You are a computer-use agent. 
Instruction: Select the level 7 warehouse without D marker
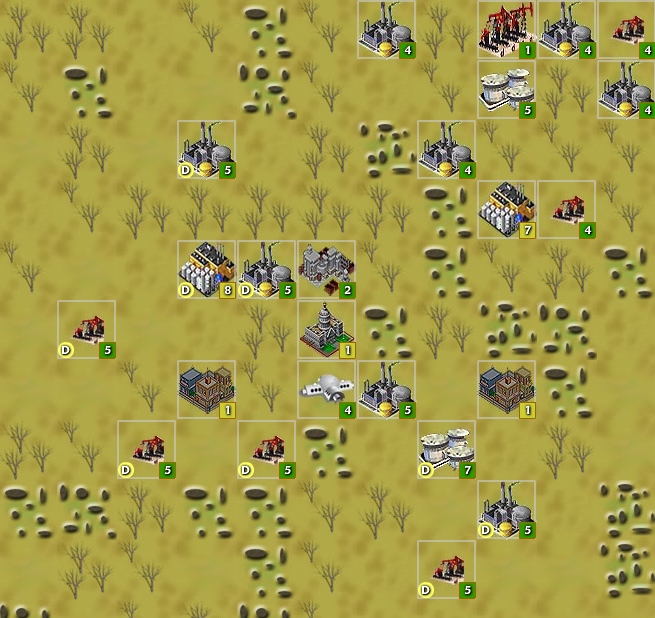(x=506, y=209)
